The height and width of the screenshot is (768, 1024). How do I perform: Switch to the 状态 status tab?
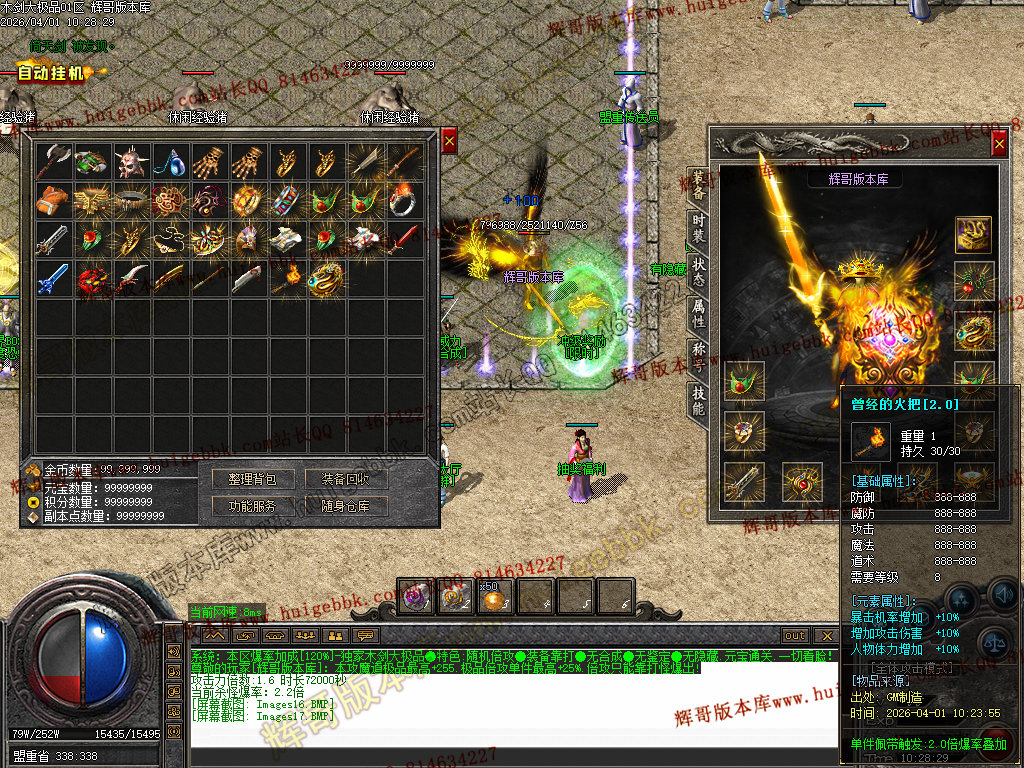coord(698,272)
